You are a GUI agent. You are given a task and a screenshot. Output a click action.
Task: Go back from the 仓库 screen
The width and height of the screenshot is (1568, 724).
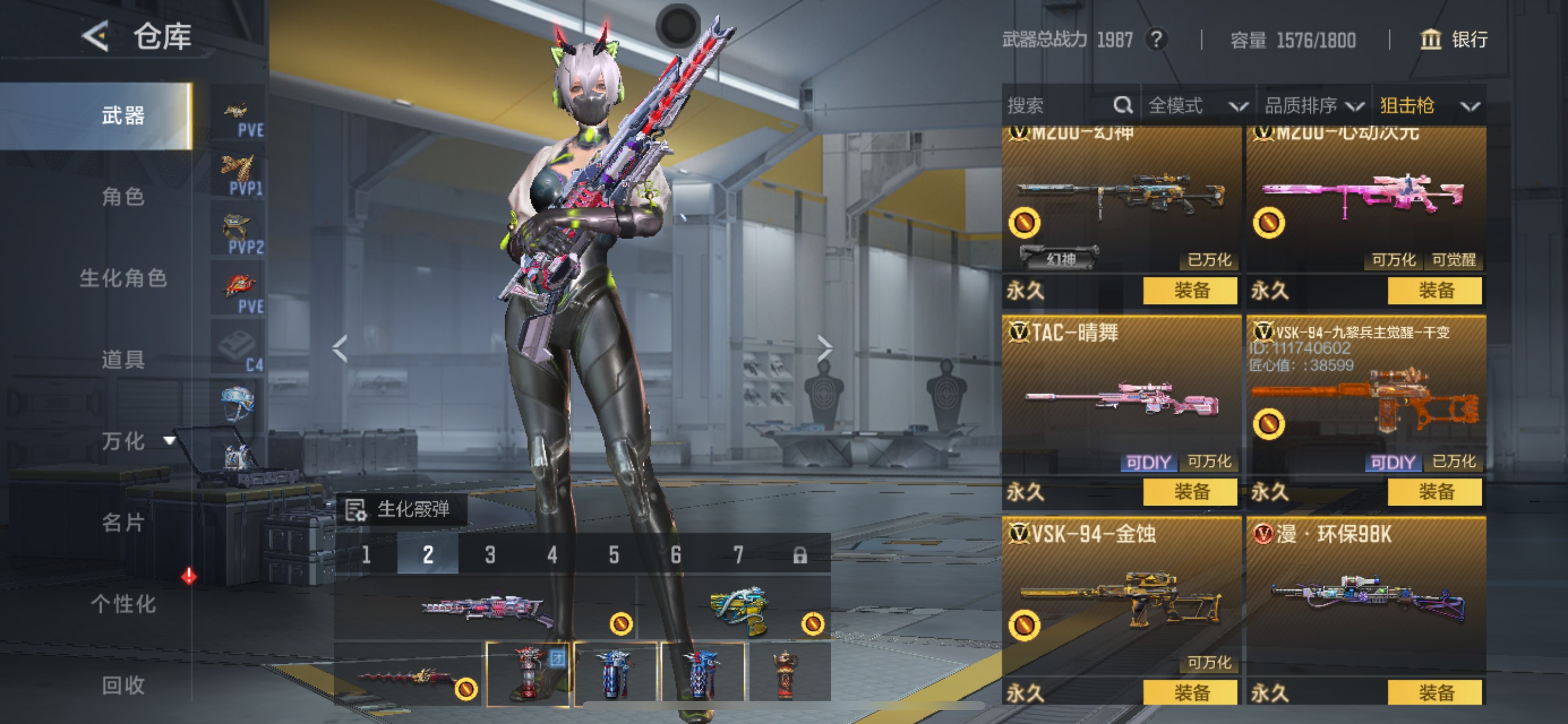96,37
